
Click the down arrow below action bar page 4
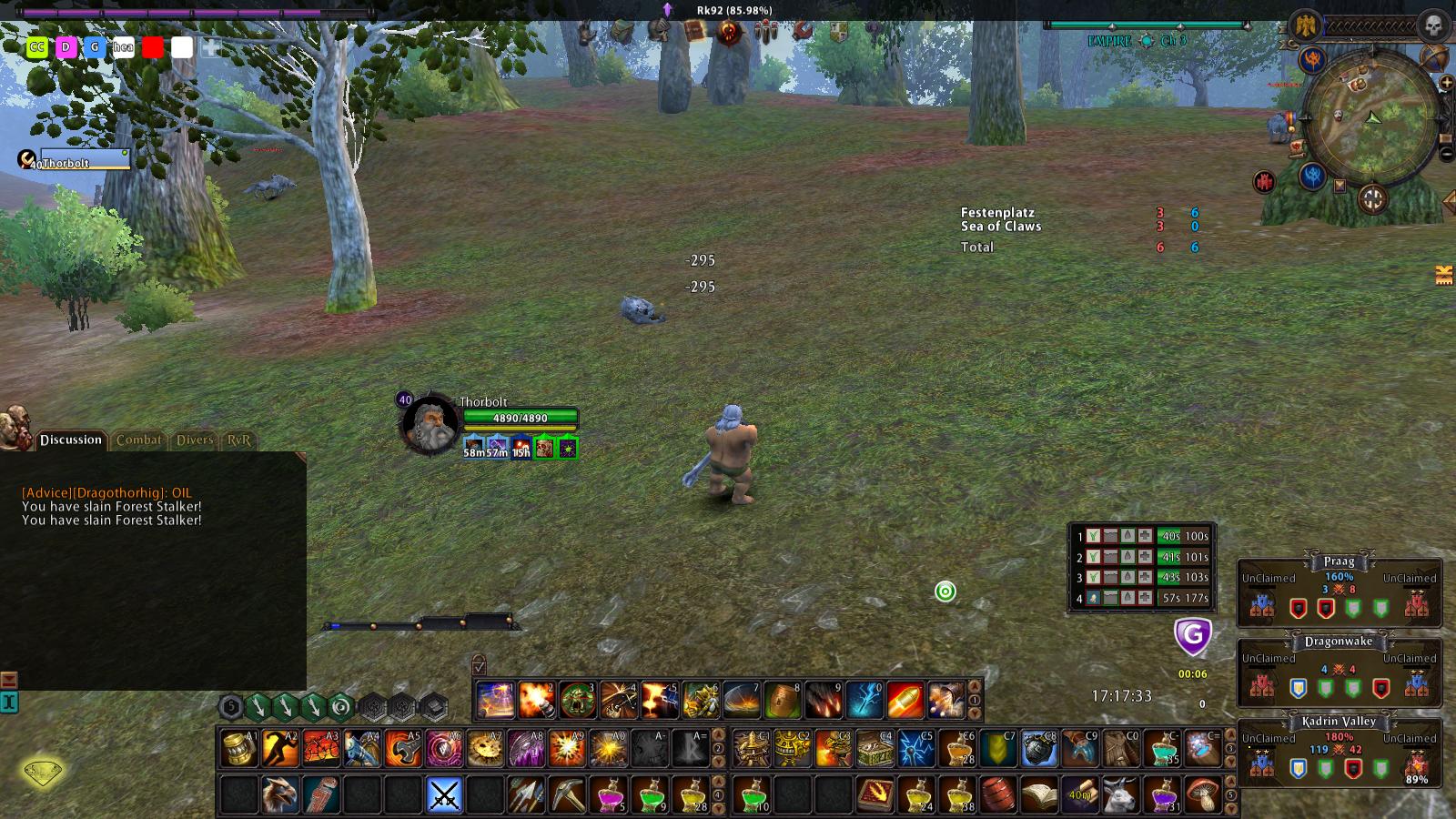(717, 805)
